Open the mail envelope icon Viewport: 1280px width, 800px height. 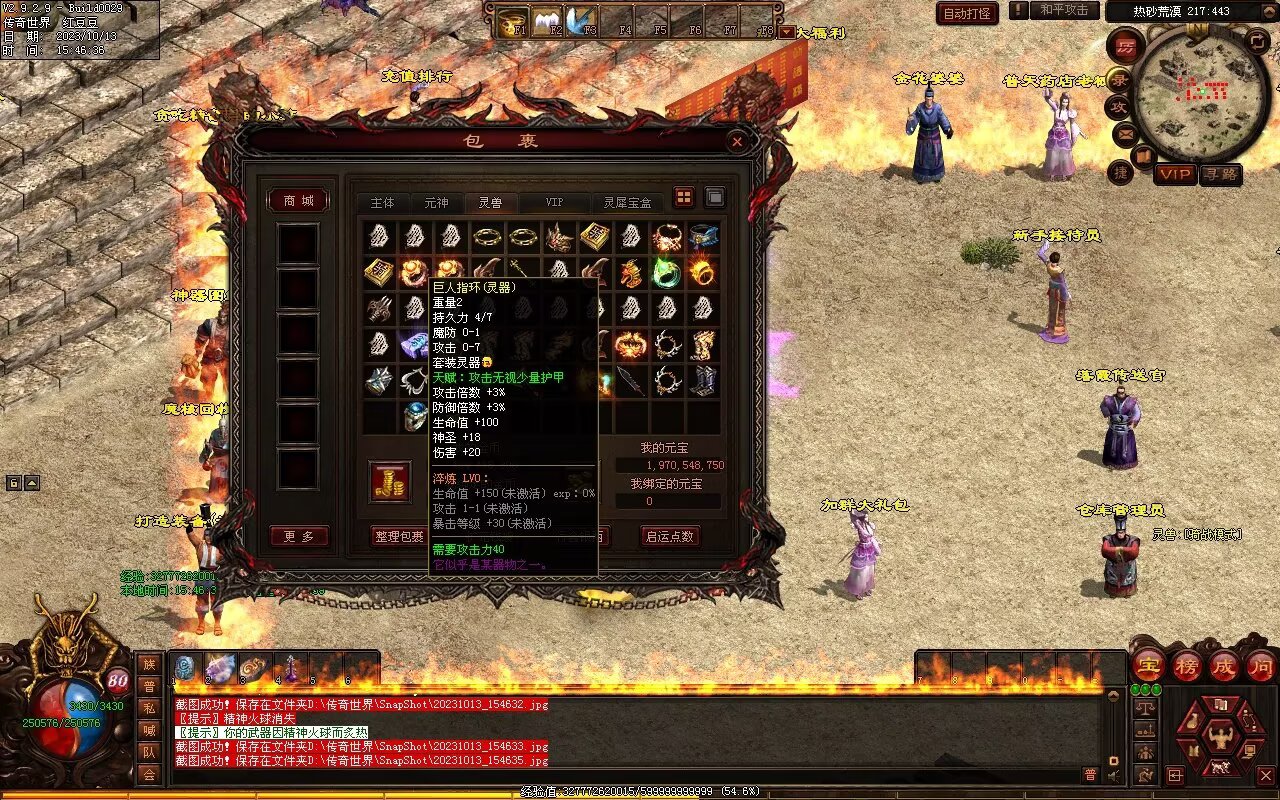coord(1125,132)
